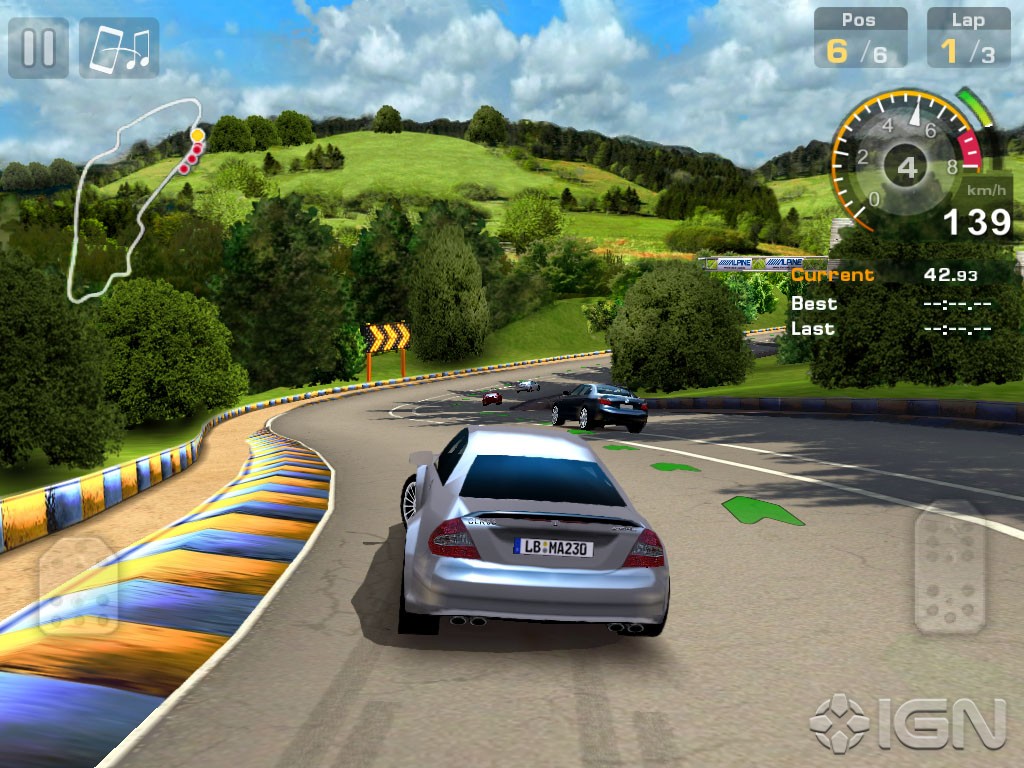Screen dimensions: 1024x768
Task: Tap the brake pedal
Action: [78, 587]
